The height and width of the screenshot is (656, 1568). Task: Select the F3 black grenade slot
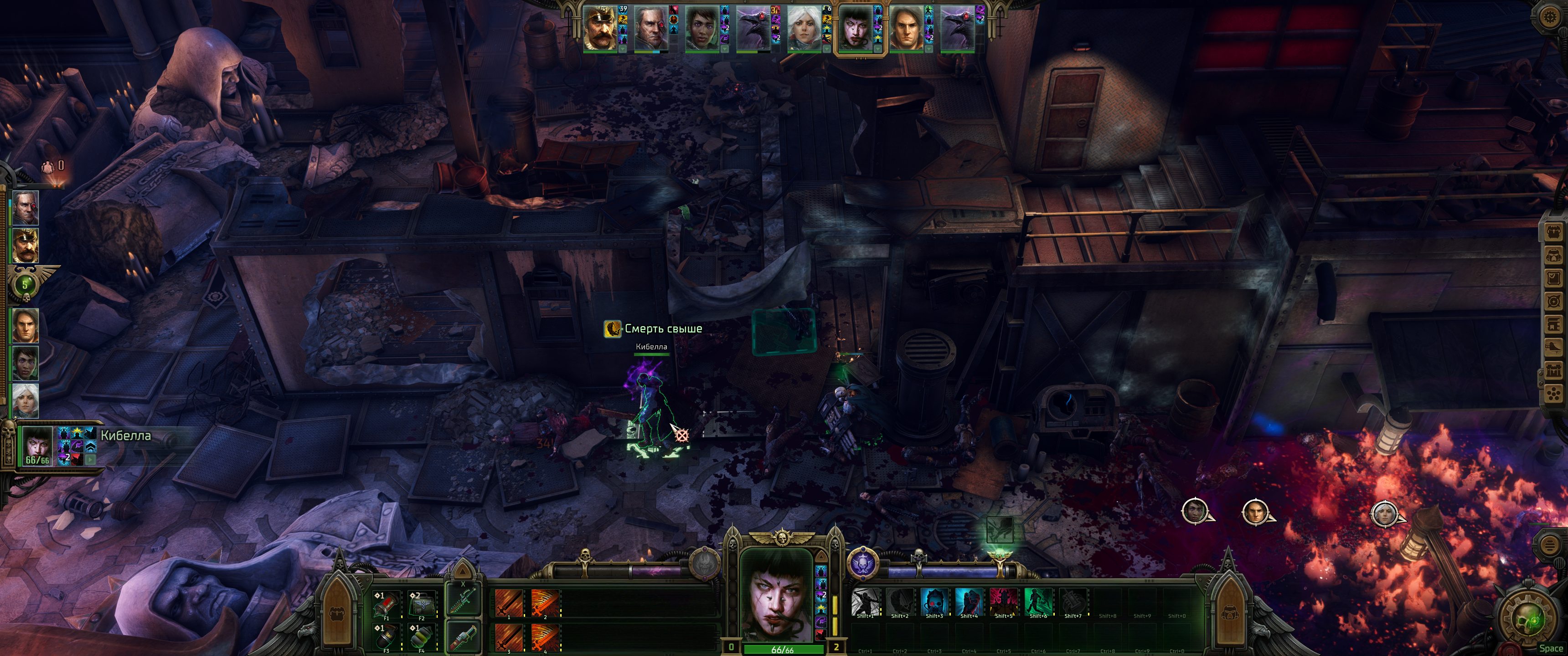coord(387,637)
